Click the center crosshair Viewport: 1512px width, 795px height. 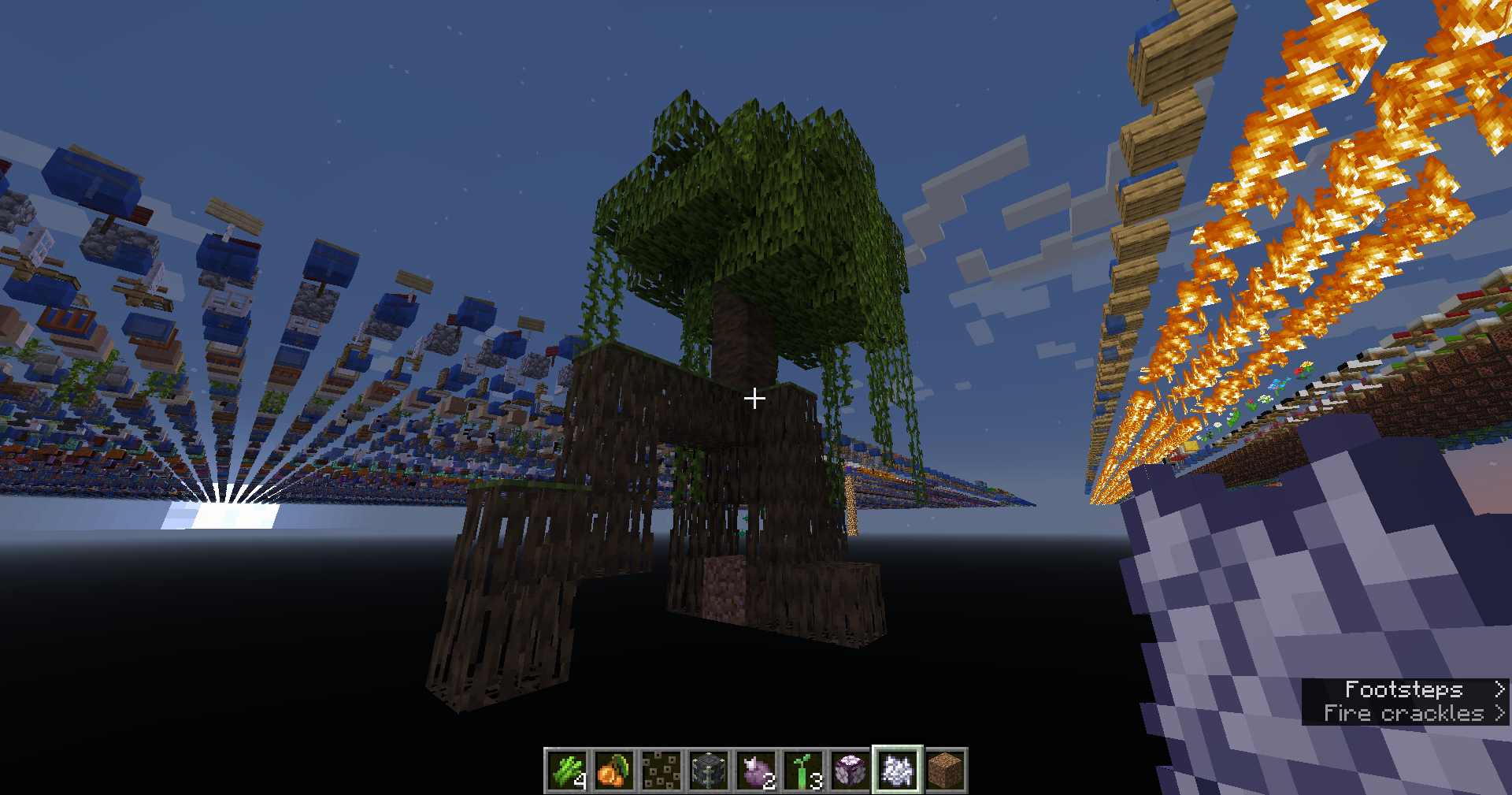[x=755, y=399]
